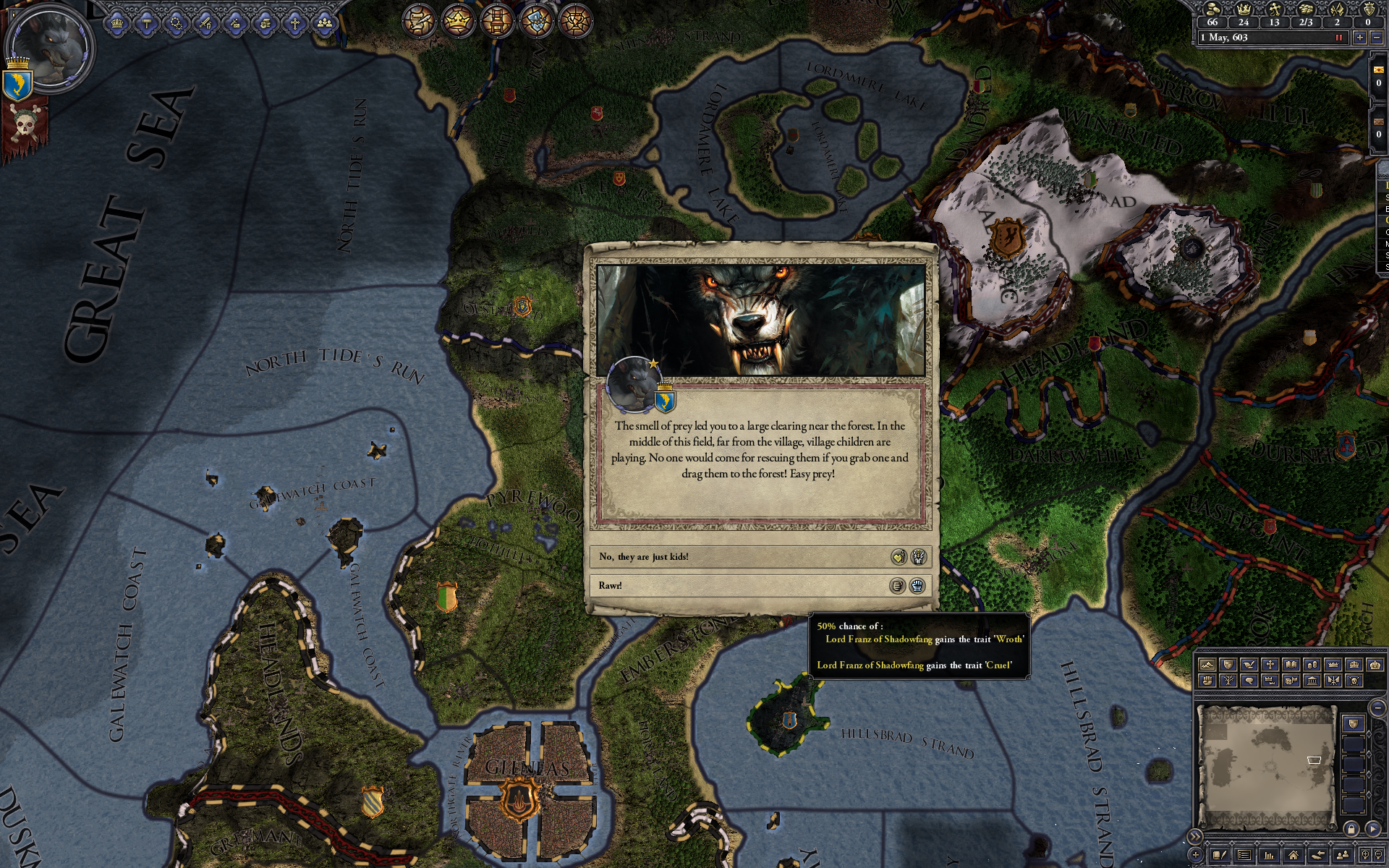Image resolution: width=1389 pixels, height=868 pixels.
Task: Go to home with the house button
Action: (x=1293, y=855)
